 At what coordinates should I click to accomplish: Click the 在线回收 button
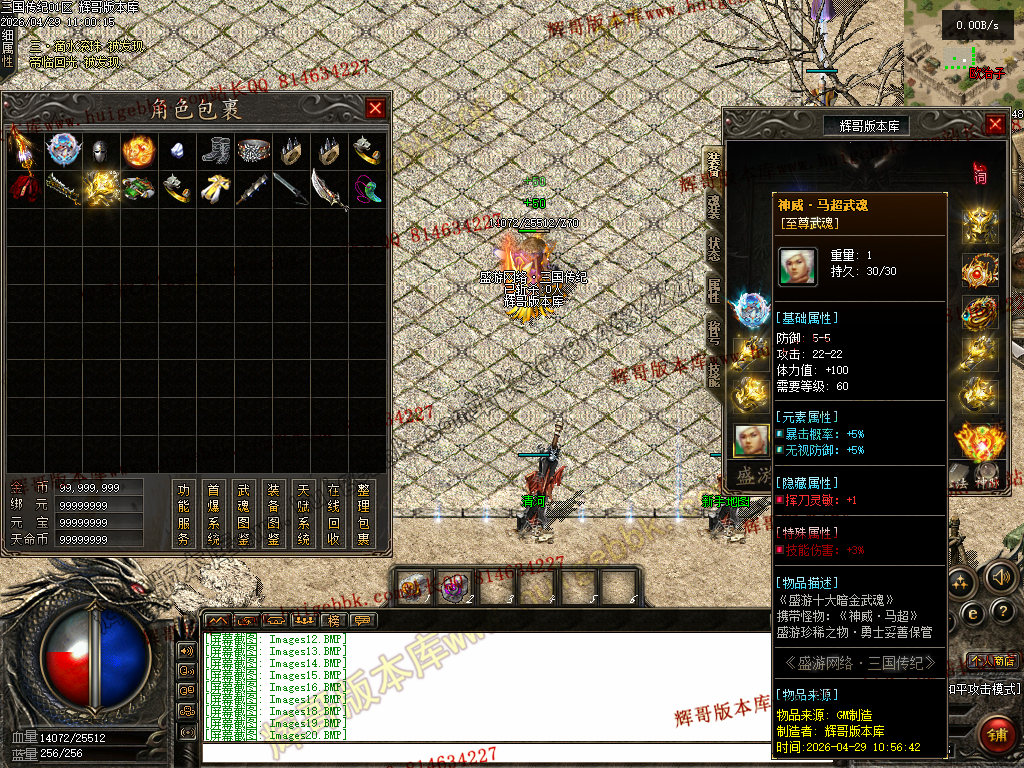coord(334,514)
